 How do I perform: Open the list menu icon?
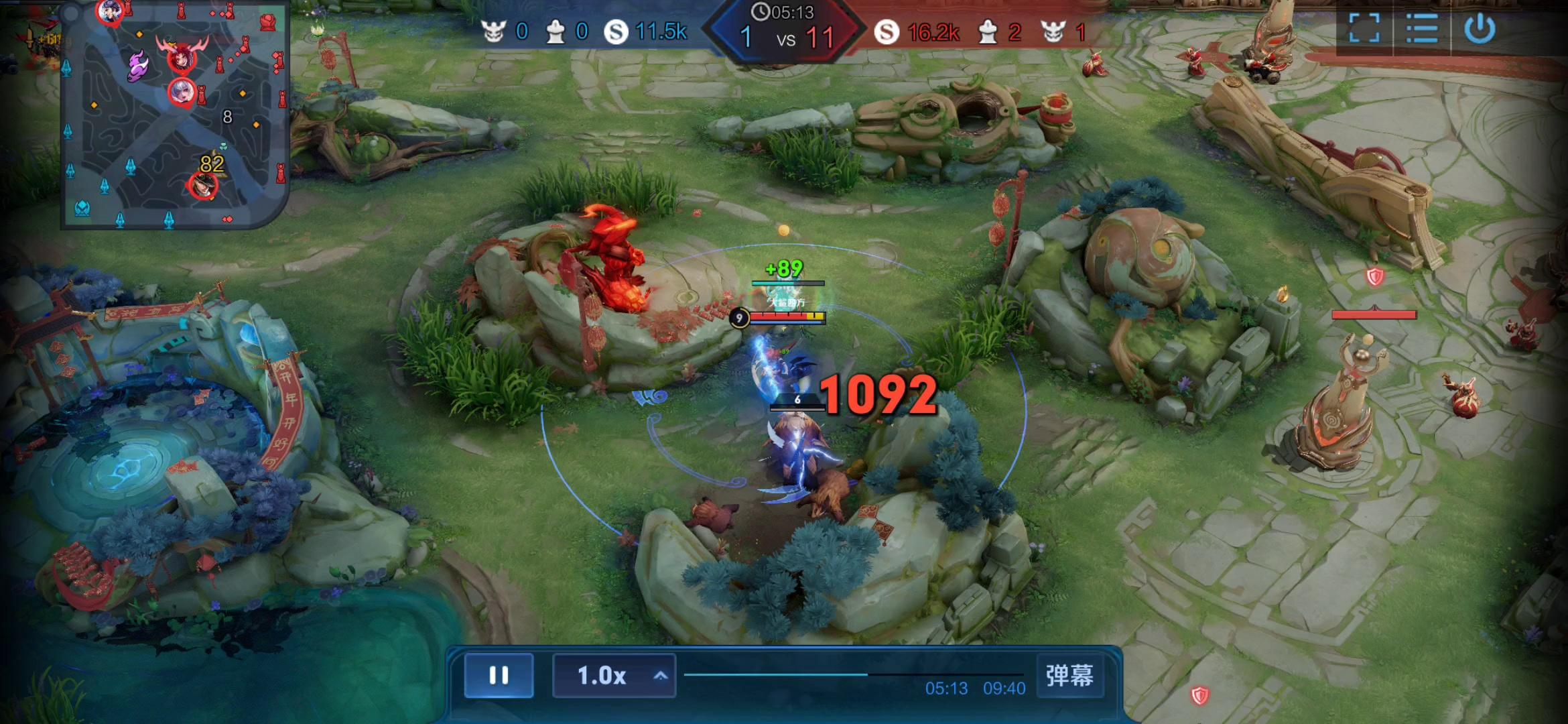click(1422, 29)
